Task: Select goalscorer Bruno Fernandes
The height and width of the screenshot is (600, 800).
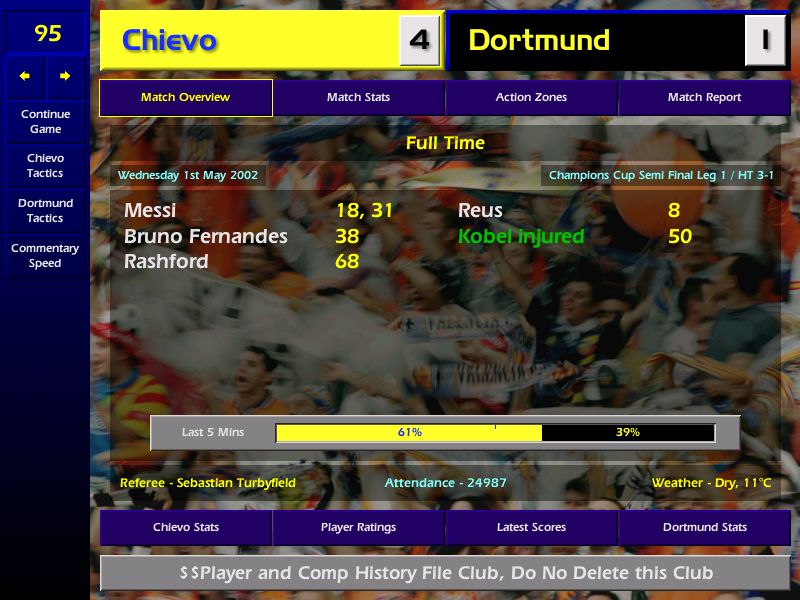Action: (205, 237)
